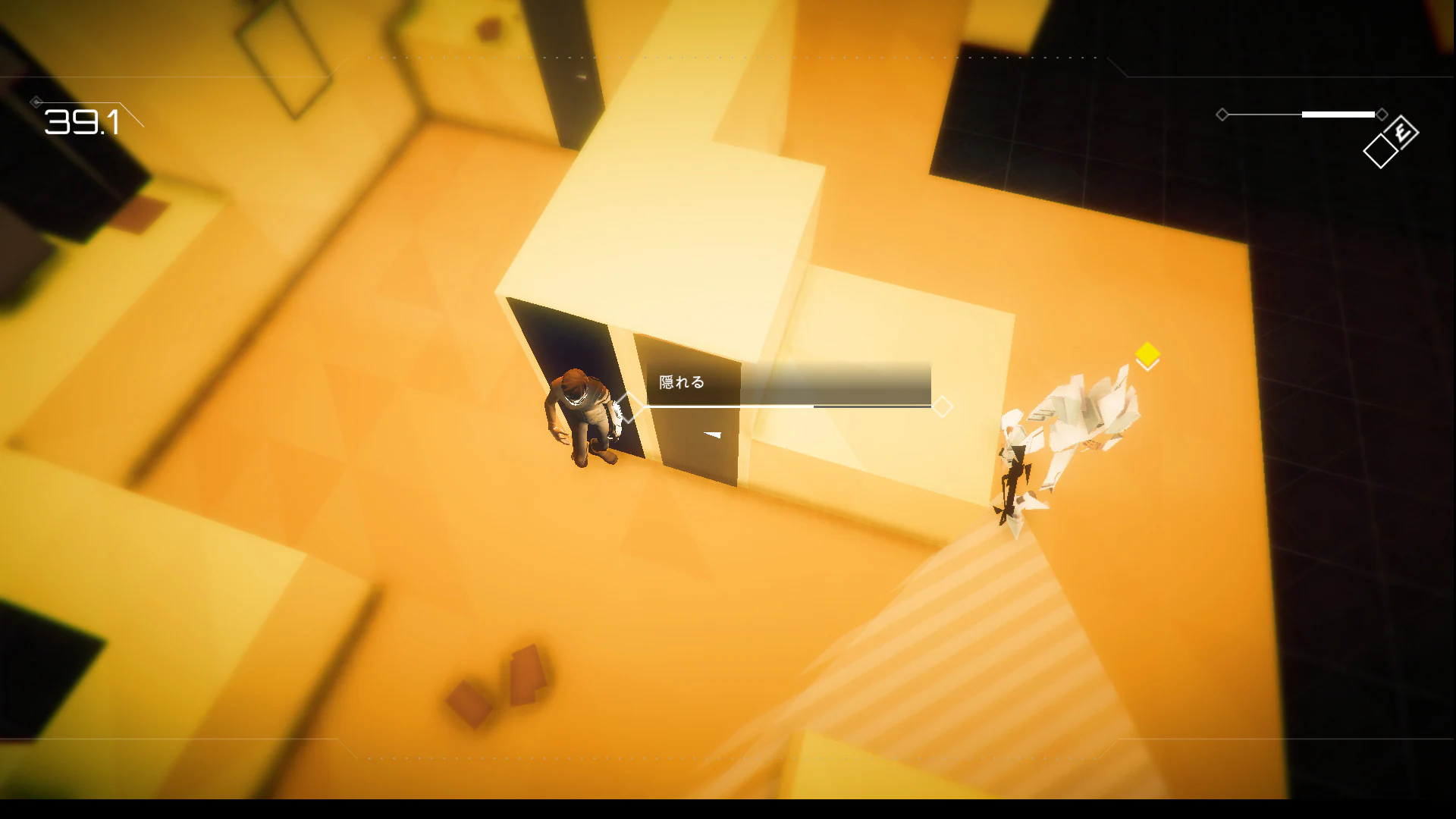
Task: Click the left diamond endpoint of the HUD bar
Action: (x=1223, y=115)
